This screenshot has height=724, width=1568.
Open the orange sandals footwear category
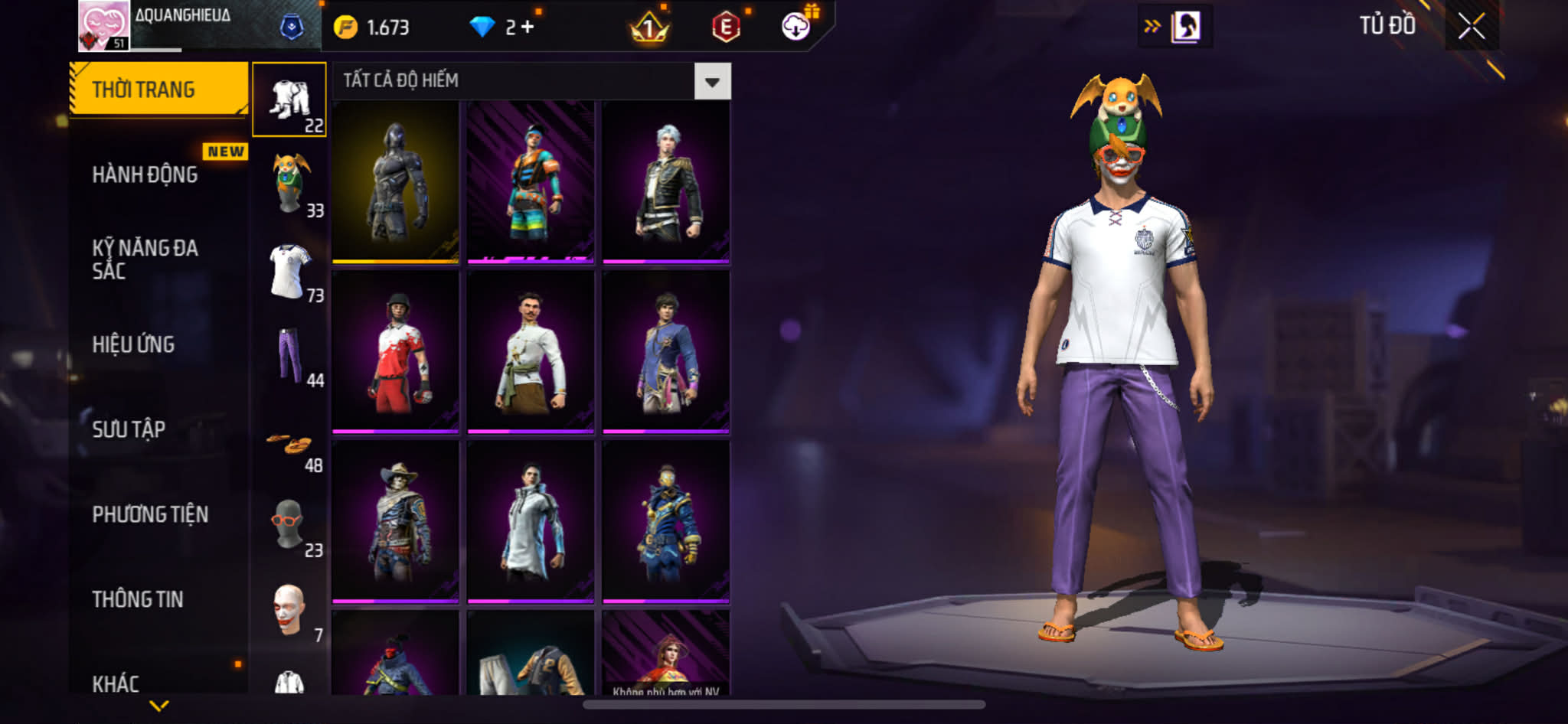coord(289,444)
